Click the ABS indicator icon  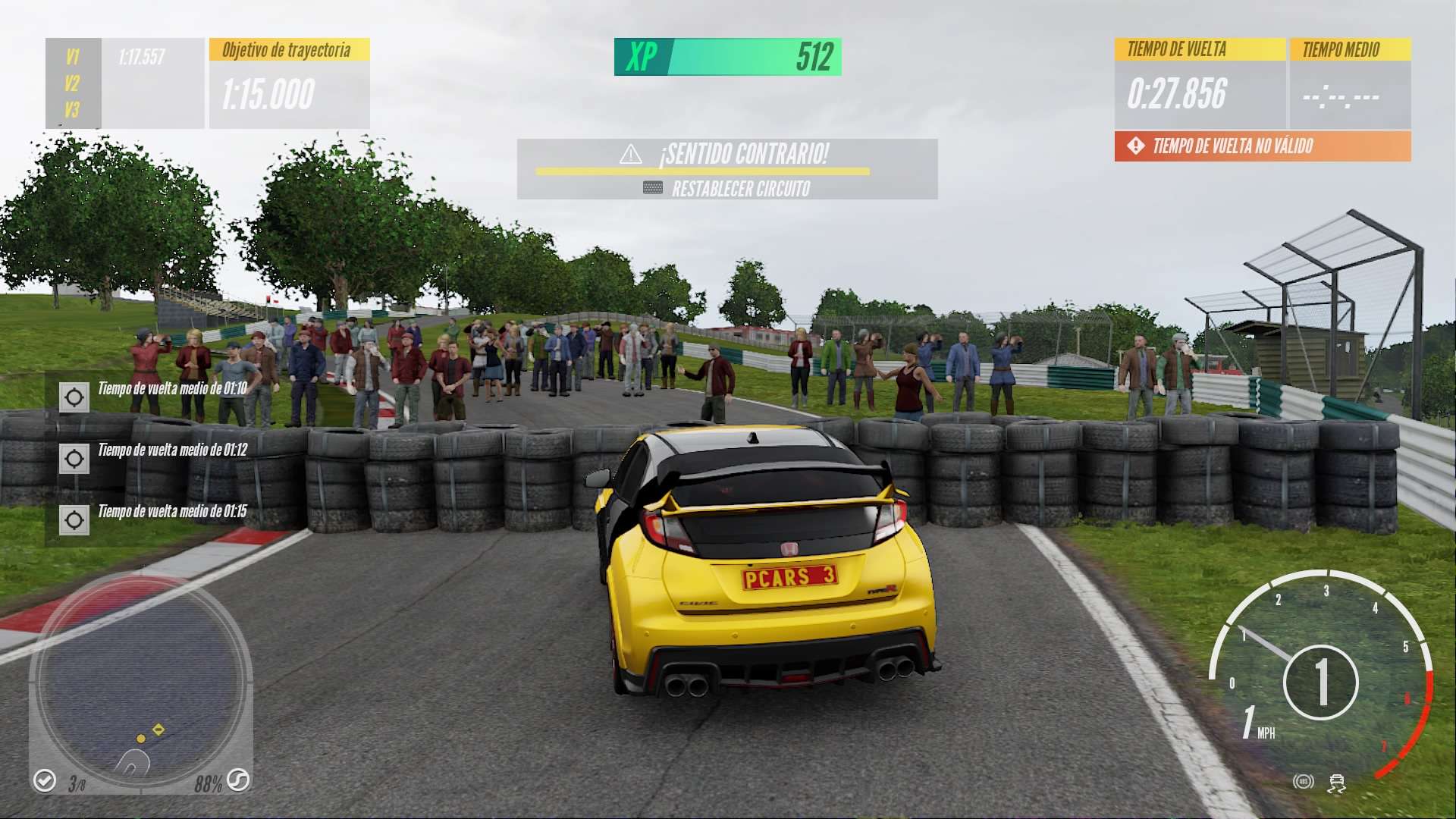(1303, 781)
